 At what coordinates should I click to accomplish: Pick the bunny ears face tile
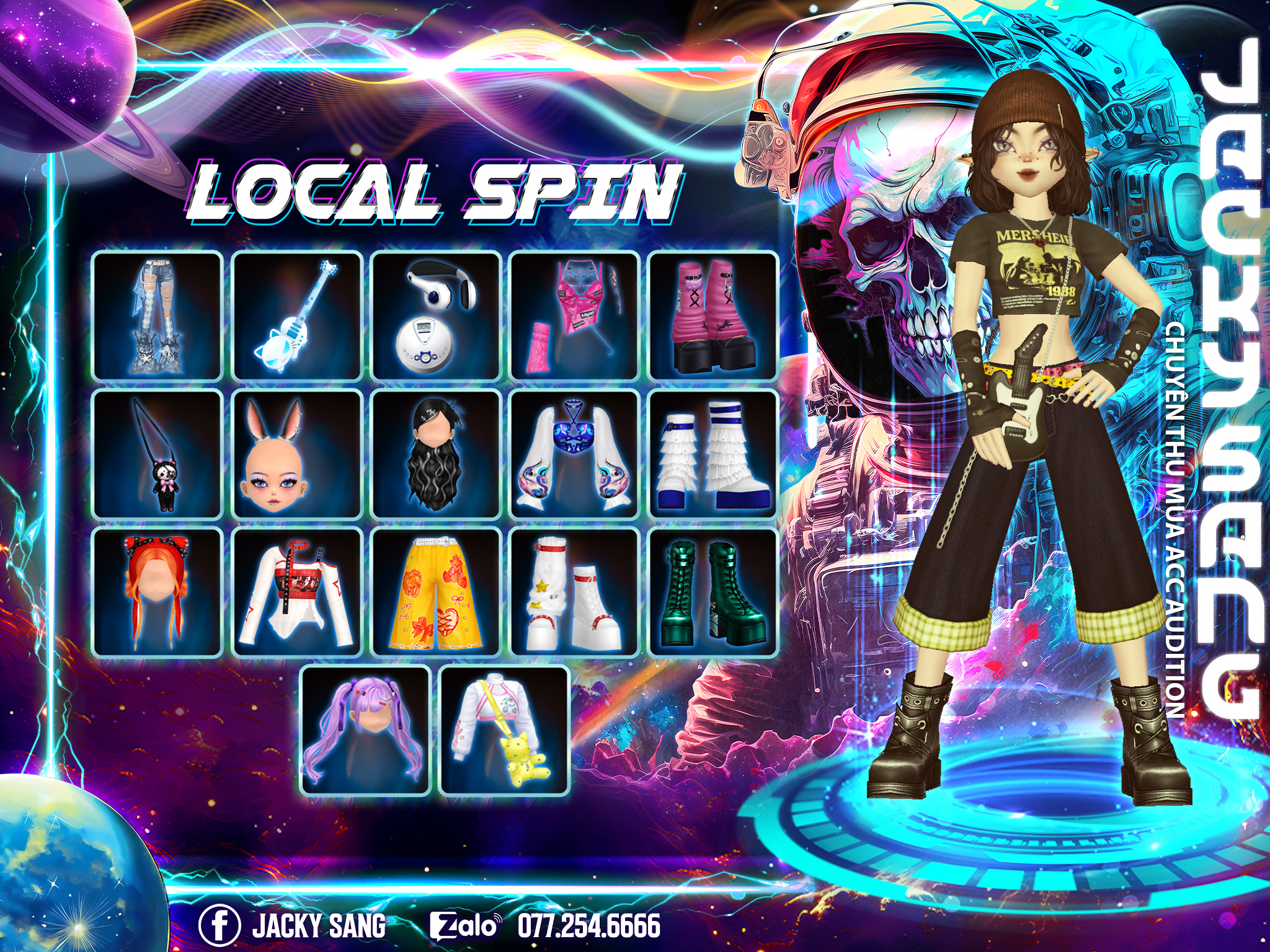[297, 454]
